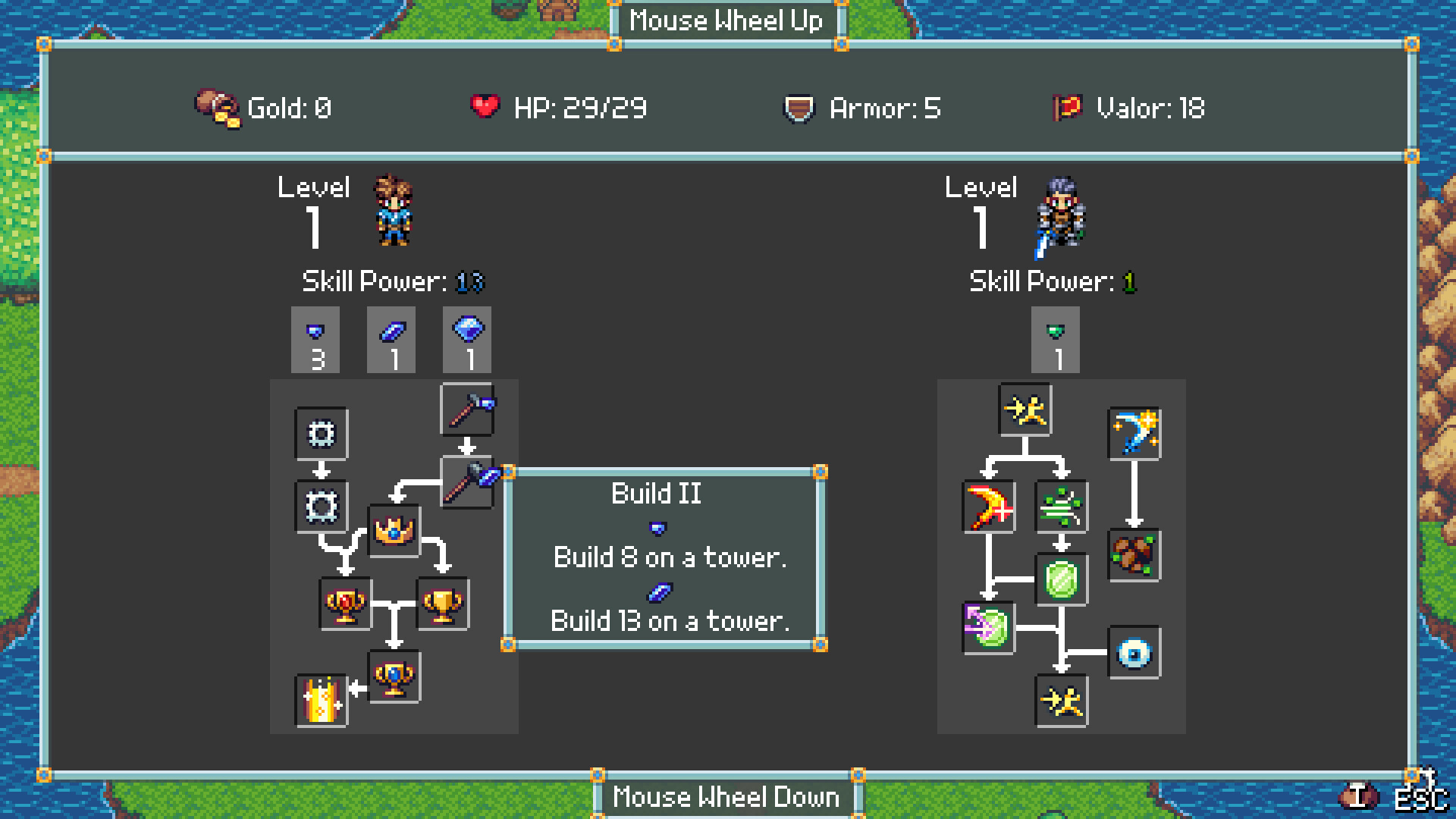Select the blue trophy skill node
The height and width of the screenshot is (819, 1456).
click(394, 677)
